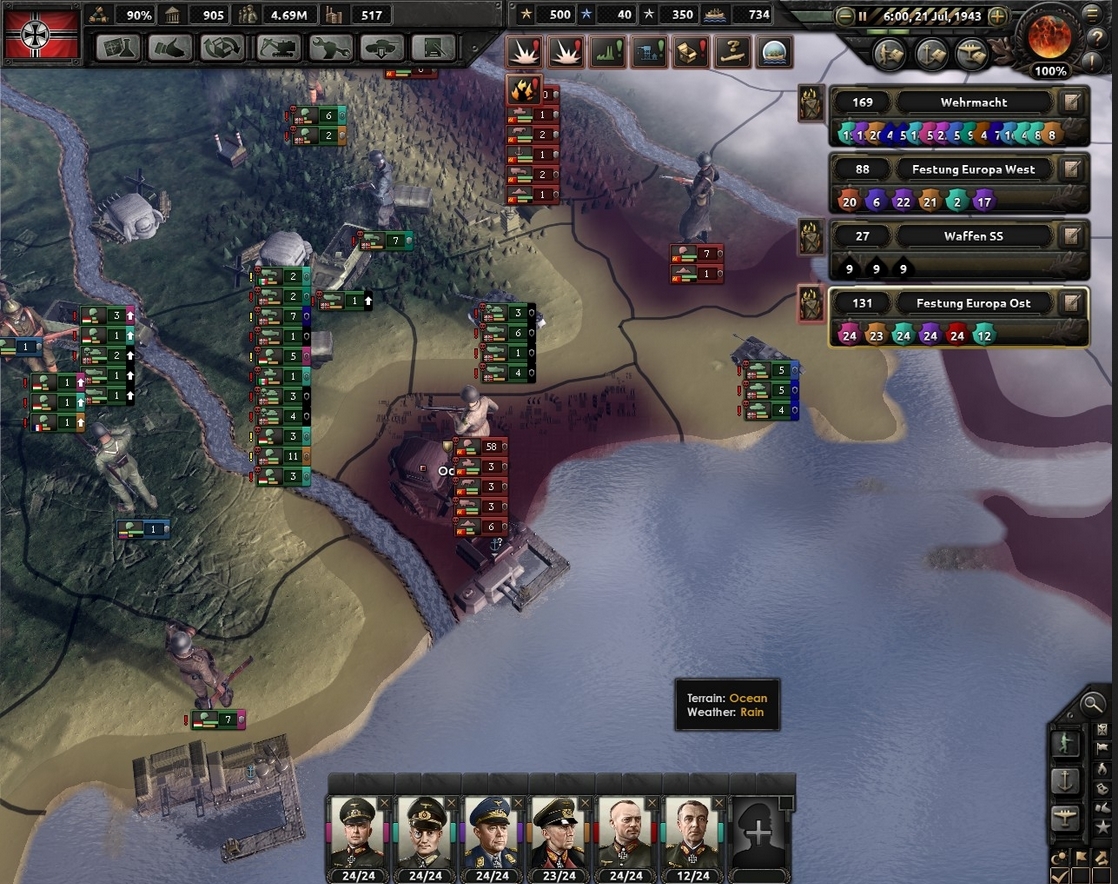Select the Festung Europa West army
The height and width of the screenshot is (884, 1118).
click(973, 169)
